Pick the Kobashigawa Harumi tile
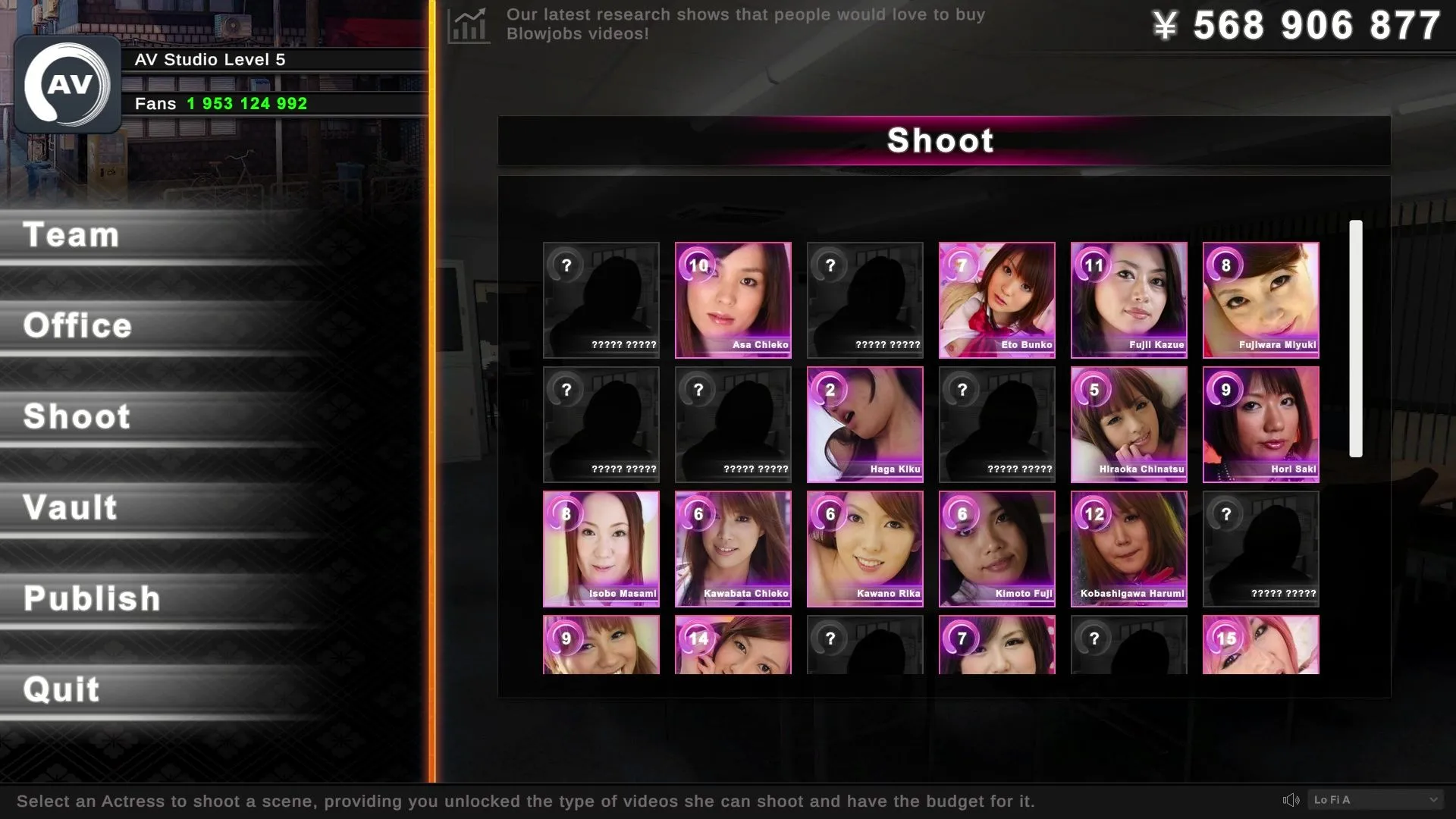This screenshot has width=1456, height=819. coord(1128,549)
